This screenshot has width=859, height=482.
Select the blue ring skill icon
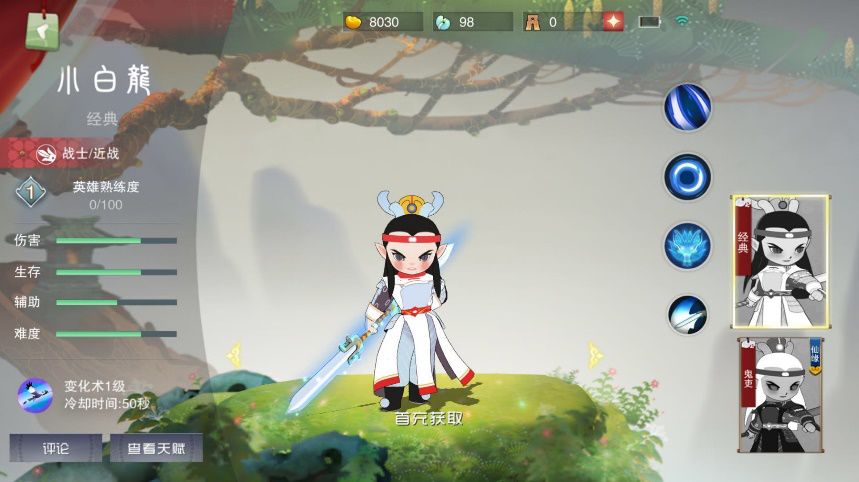[x=688, y=177]
